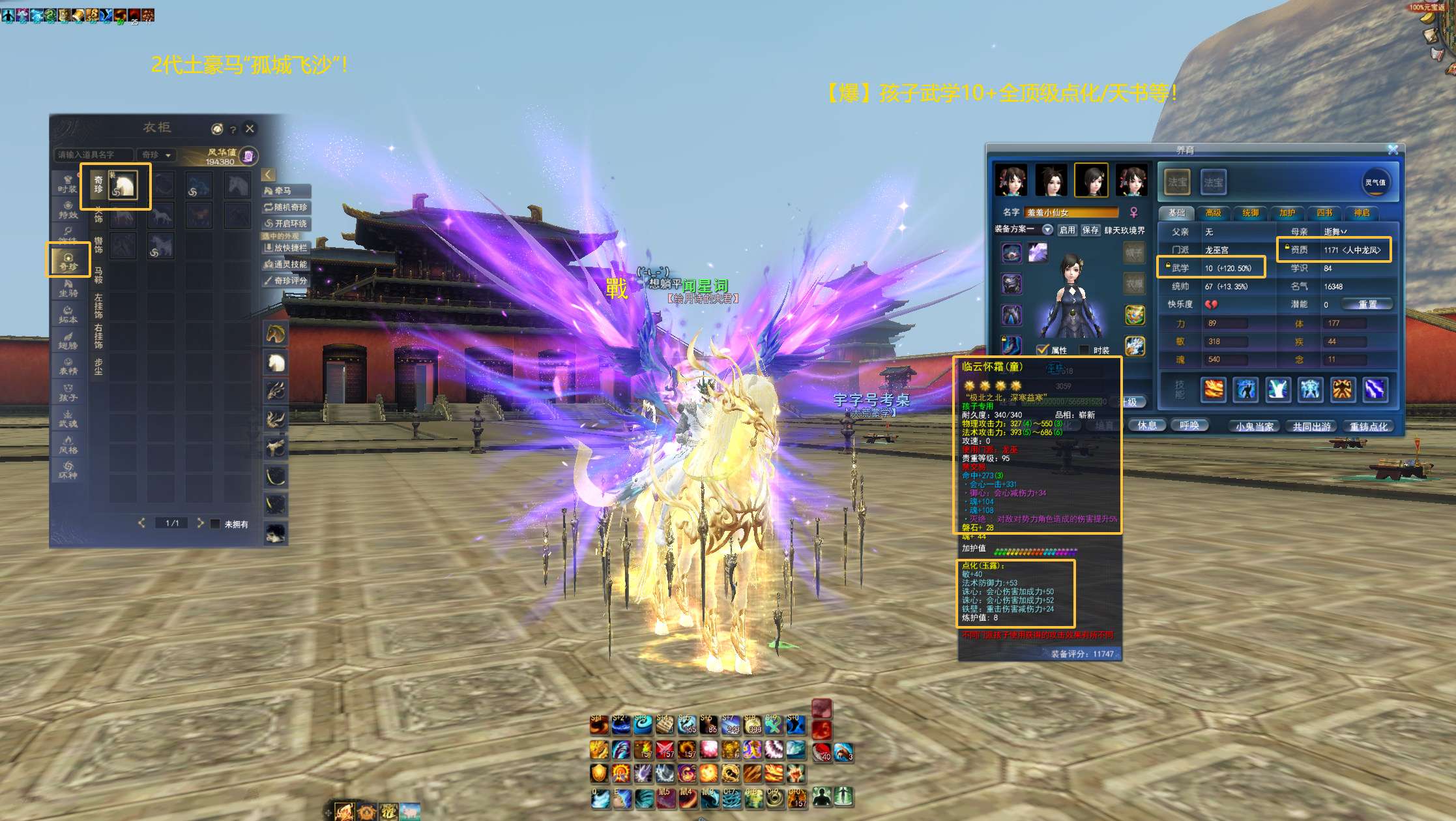The width and height of the screenshot is (1456, 821).
Task: Click the item name search field
Action: (x=93, y=155)
